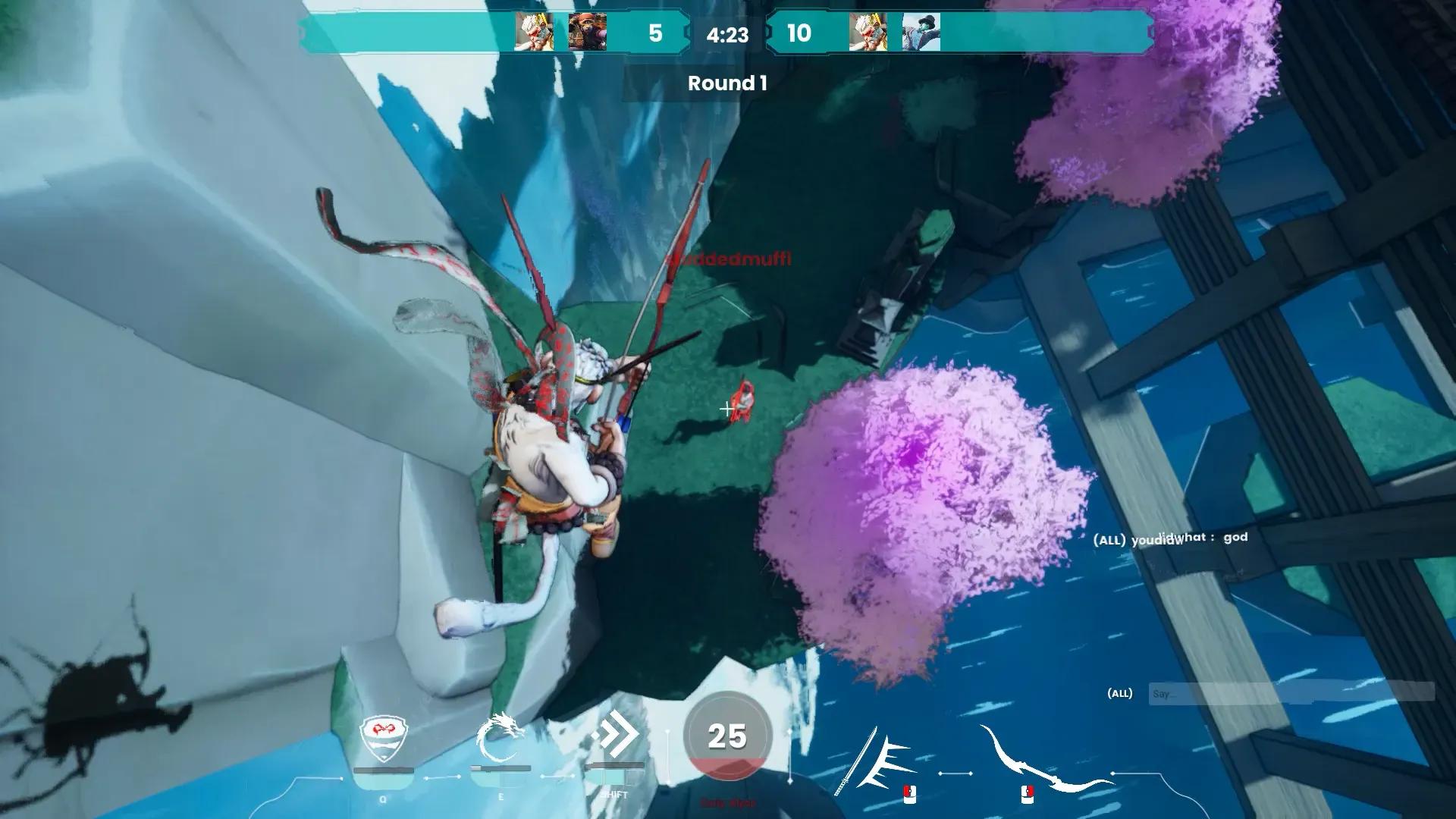The height and width of the screenshot is (819, 1456).
Task: Click the top-hat hero portrait in scoreboard
Action: pyautogui.click(x=921, y=33)
